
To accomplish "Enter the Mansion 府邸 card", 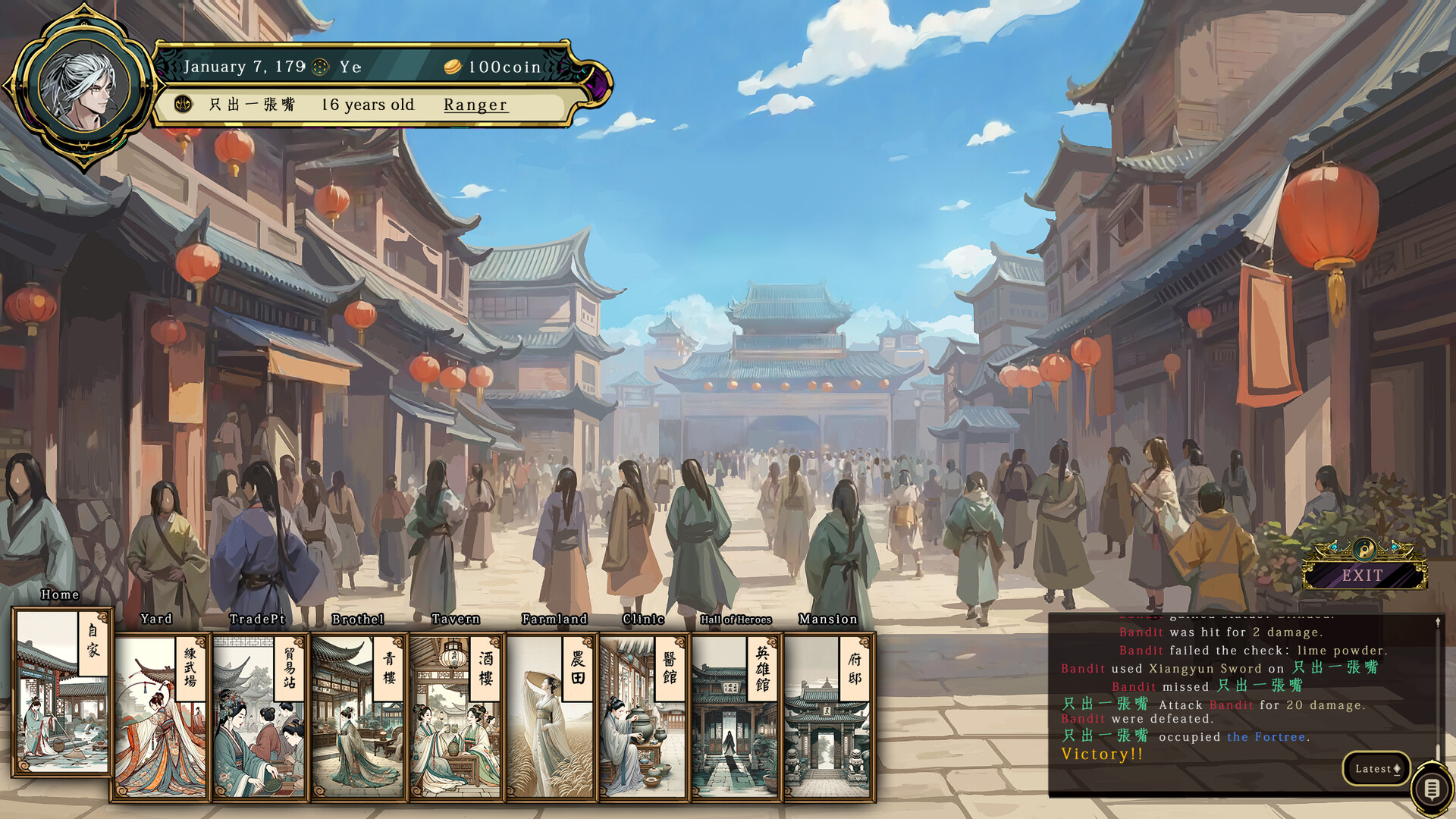I will tap(827, 717).
